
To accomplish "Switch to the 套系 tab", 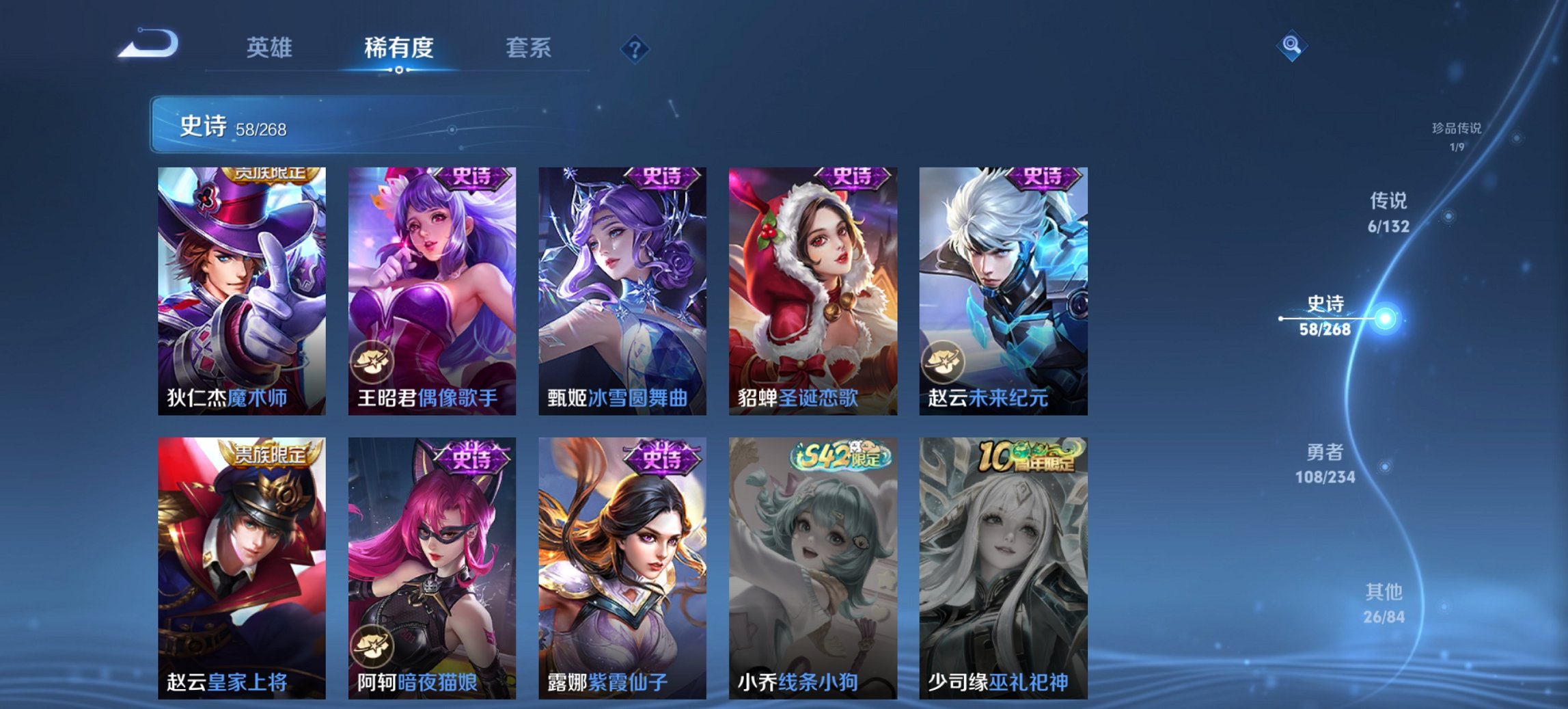I will (527, 48).
